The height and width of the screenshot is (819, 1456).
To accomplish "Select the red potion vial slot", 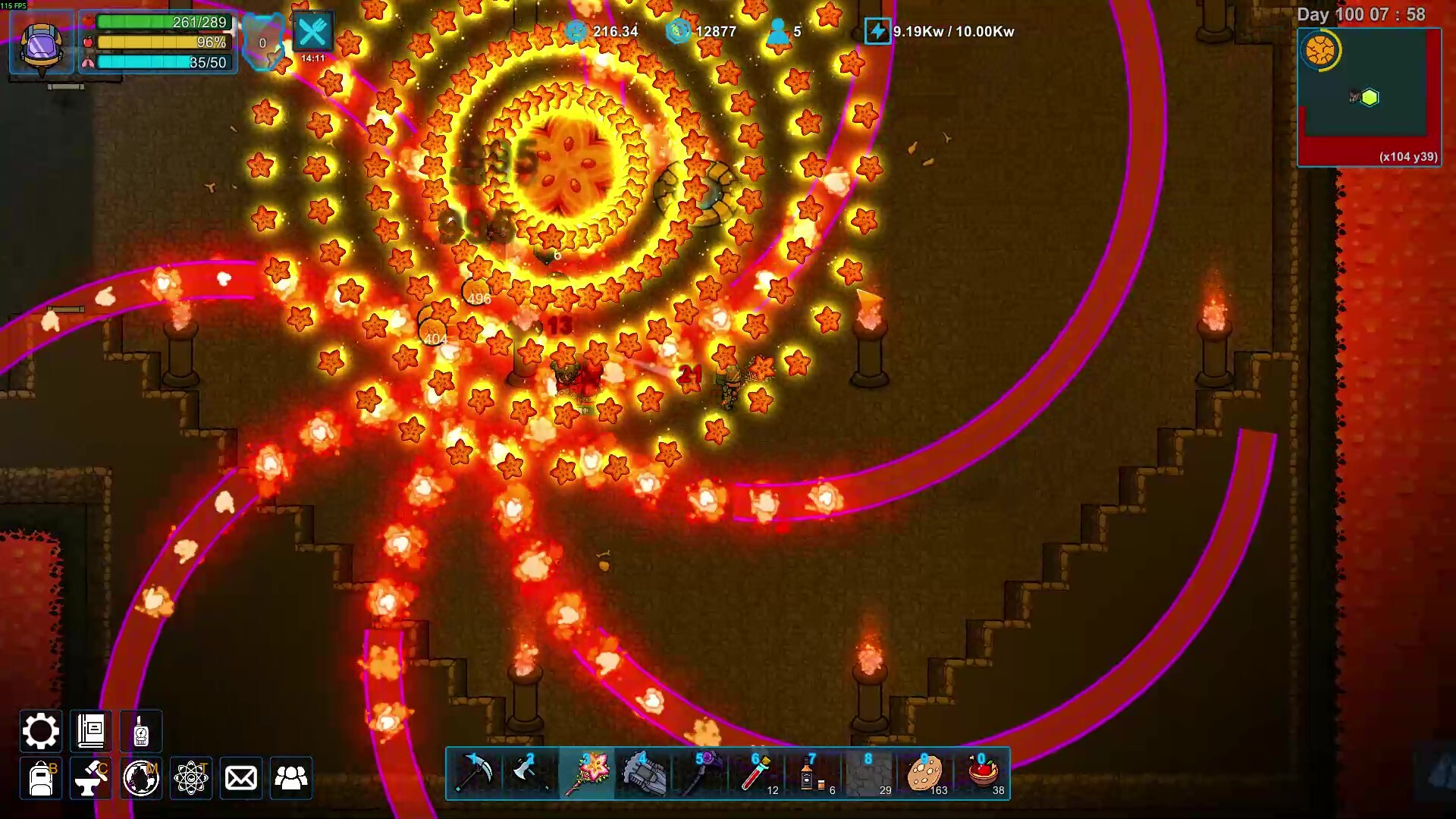I will [755, 773].
